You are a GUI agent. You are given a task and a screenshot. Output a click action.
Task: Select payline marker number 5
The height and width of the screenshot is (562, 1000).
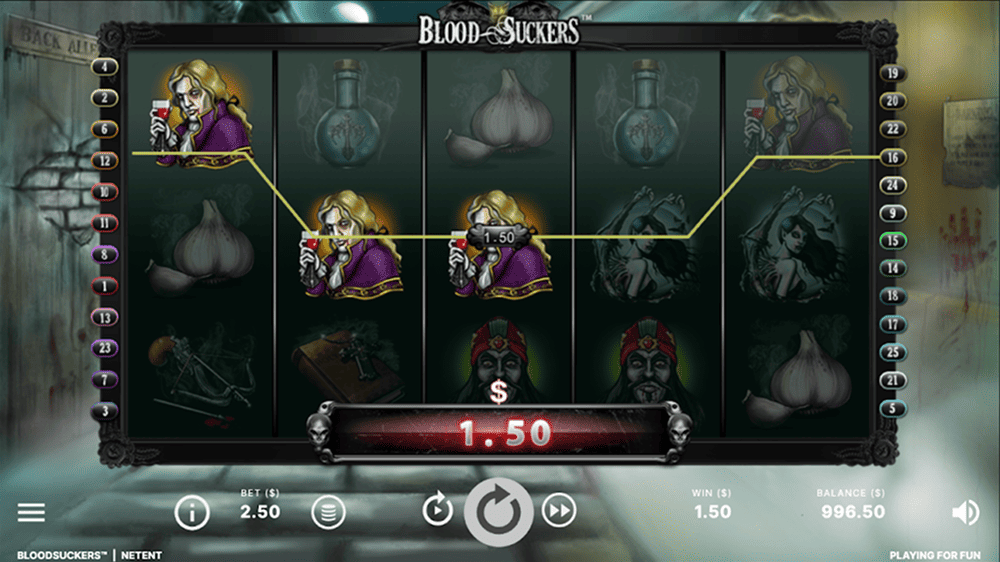coord(892,408)
